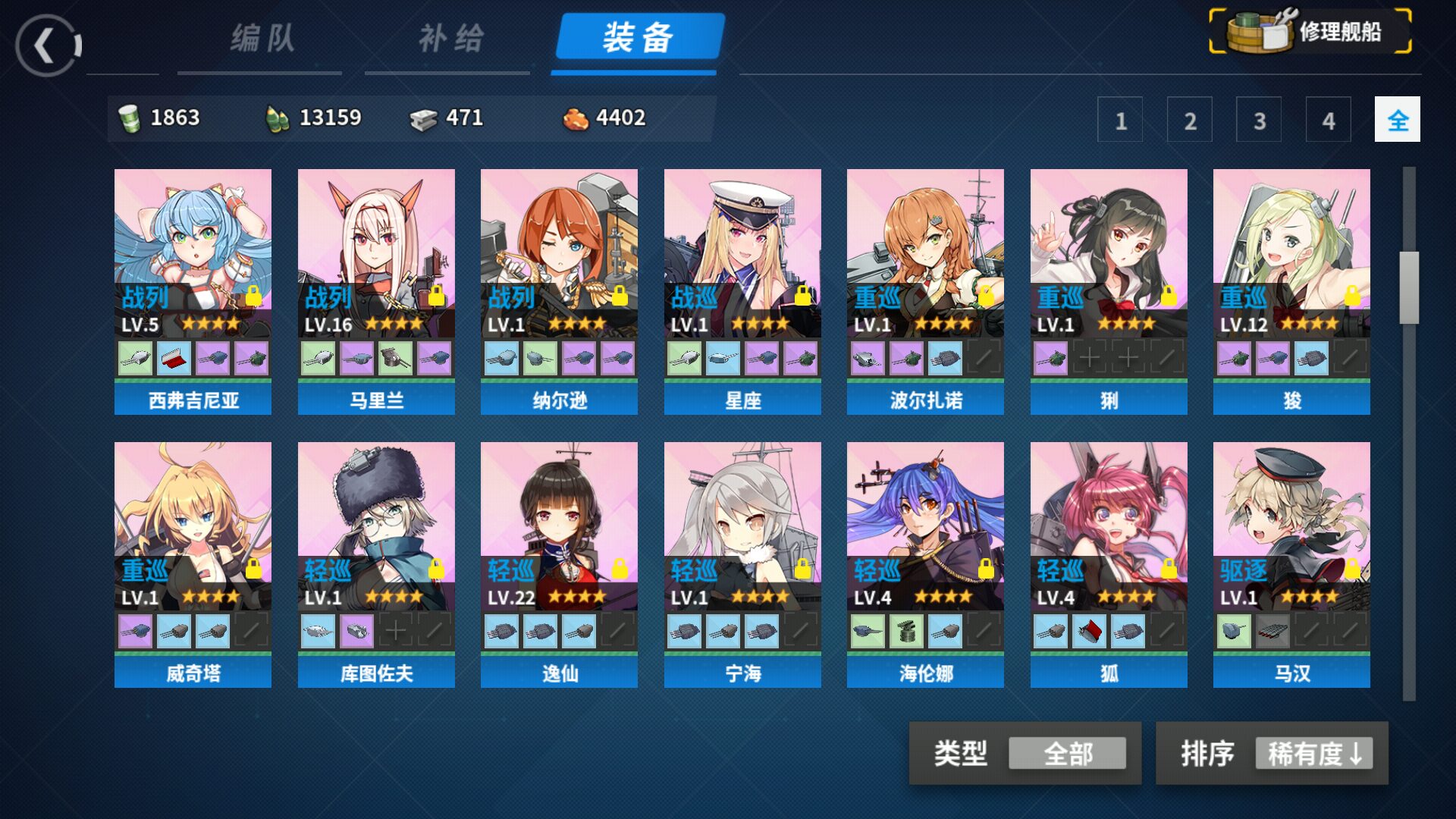This screenshot has height=819, width=1456.
Task: Choose light cruiser 逸仙 card
Action: point(559,523)
